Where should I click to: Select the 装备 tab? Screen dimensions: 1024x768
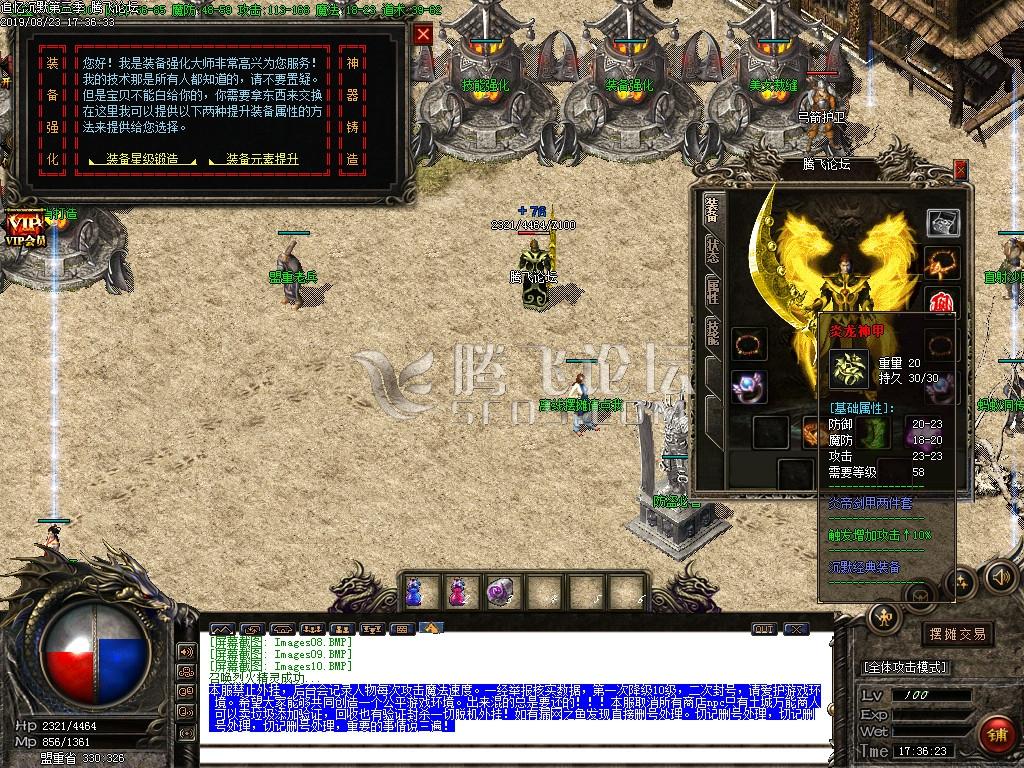tap(712, 208)
